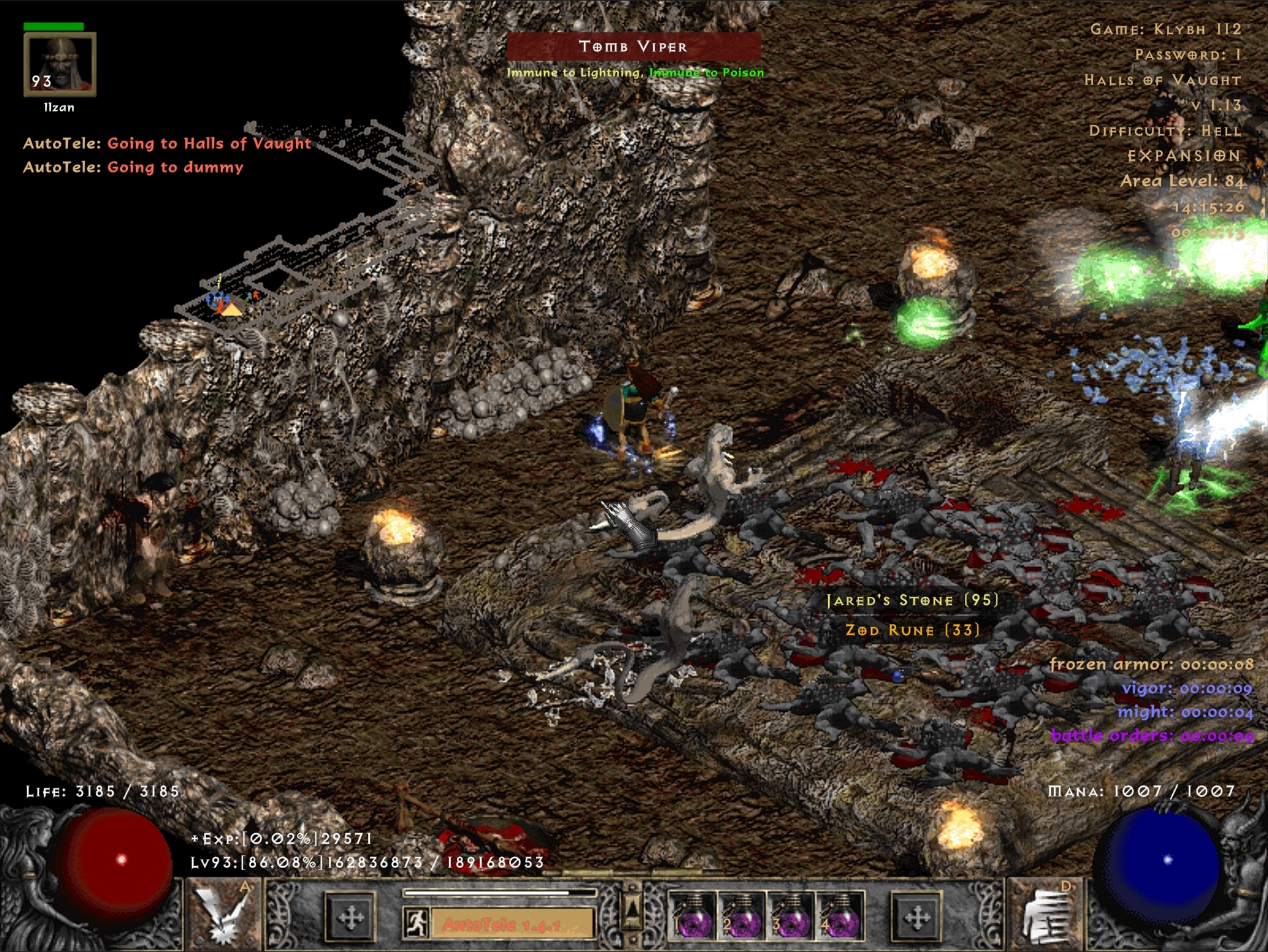Drink the purple potion in belt slot 2
This screenshot has width=1268, height=952.
[x=741, y=916]
